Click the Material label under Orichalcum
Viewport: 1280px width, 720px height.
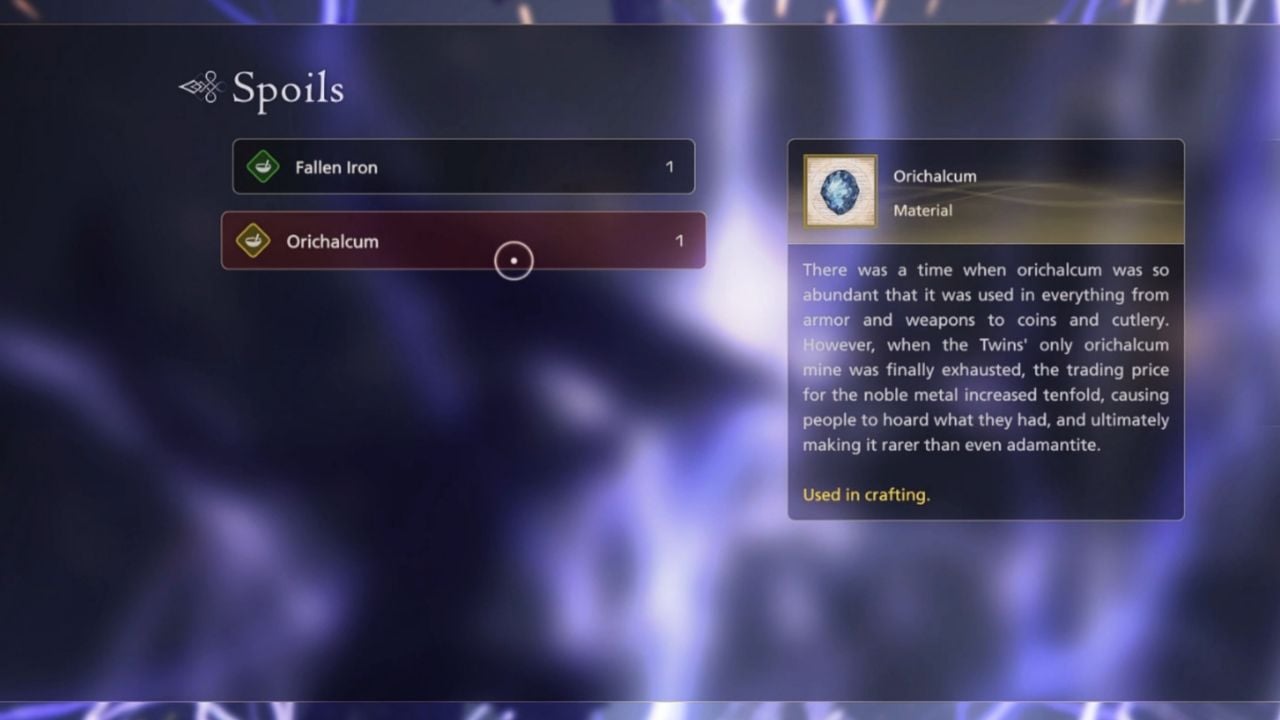[923, 210]
